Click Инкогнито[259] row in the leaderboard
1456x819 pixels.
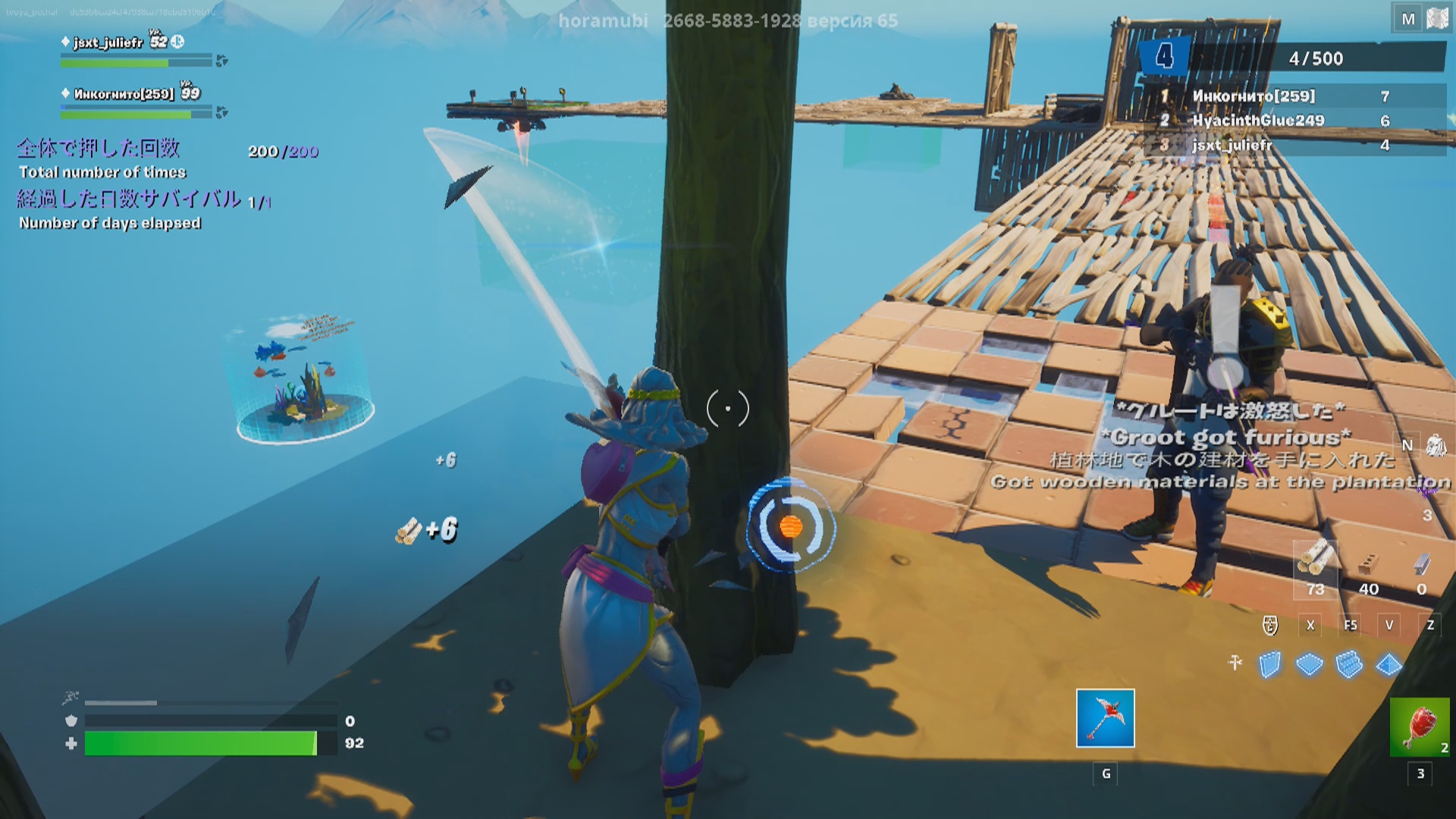1294,96
